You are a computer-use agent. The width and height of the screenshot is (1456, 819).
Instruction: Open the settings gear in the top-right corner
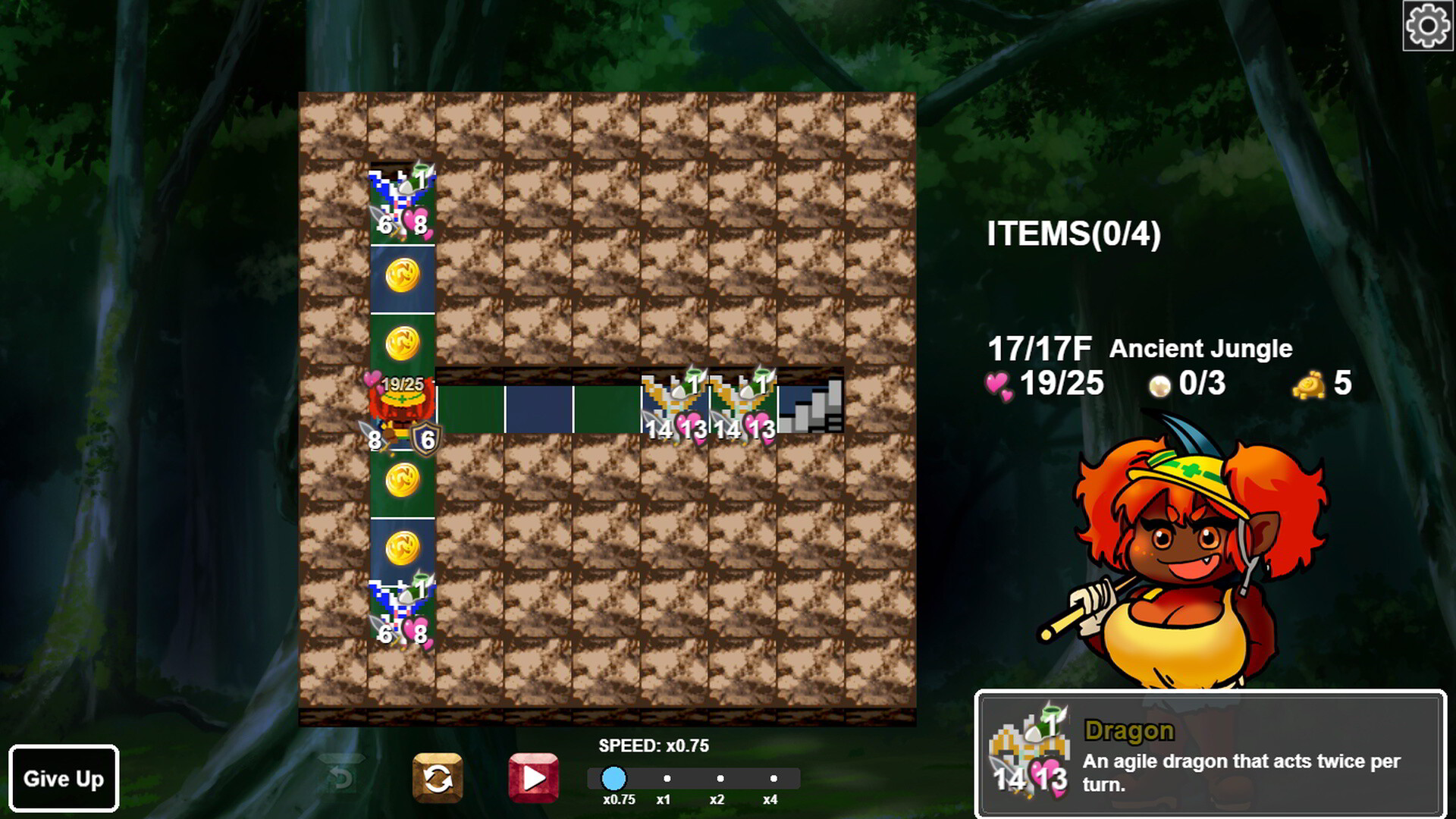click(x=1424, y=26)
